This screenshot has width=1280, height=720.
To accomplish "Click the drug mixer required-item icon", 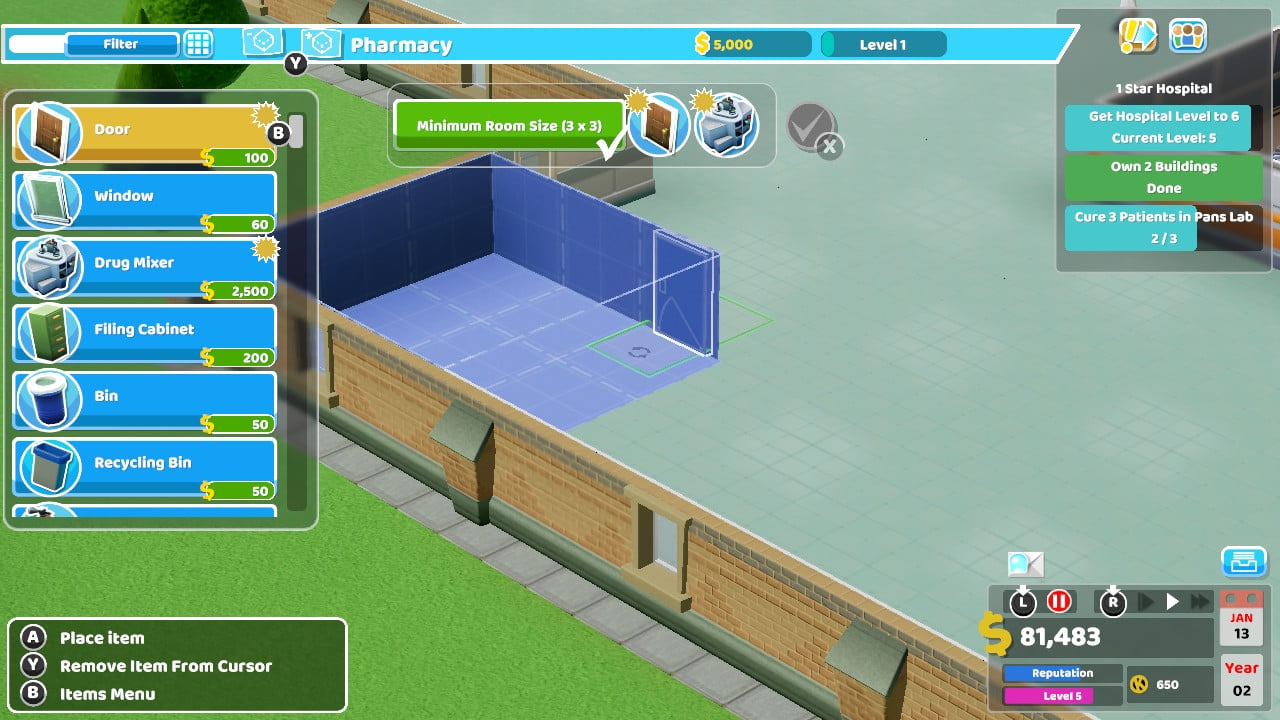I will click(727, 125).
